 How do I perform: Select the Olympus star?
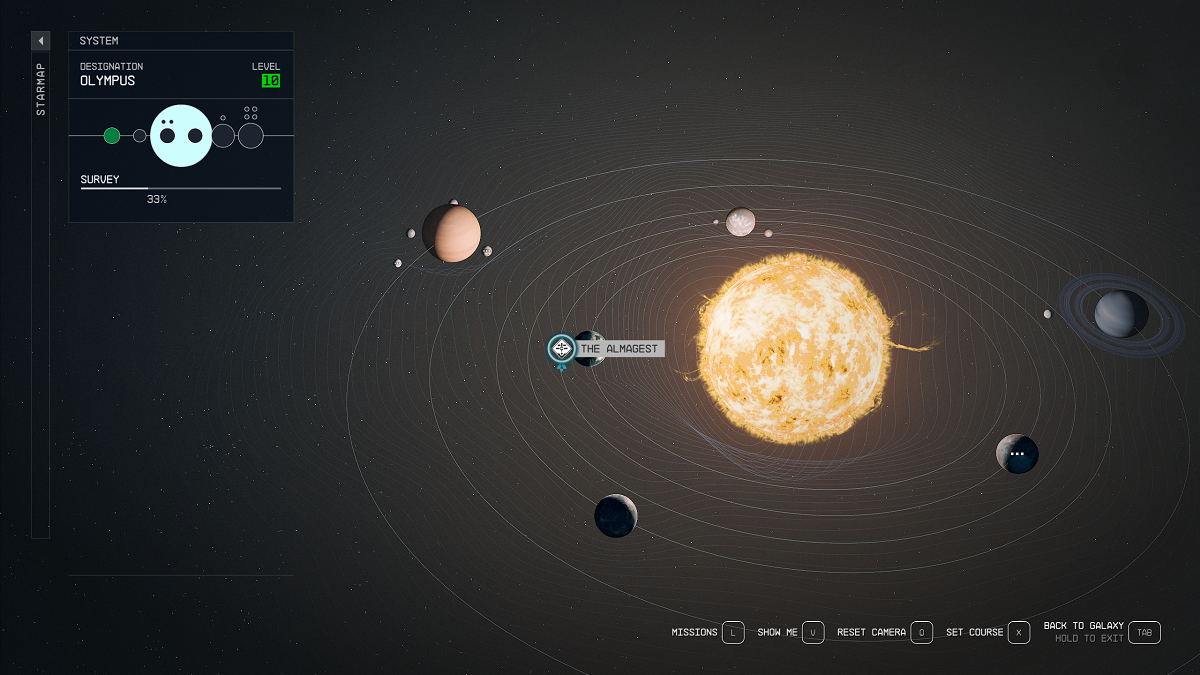[794, 348]
